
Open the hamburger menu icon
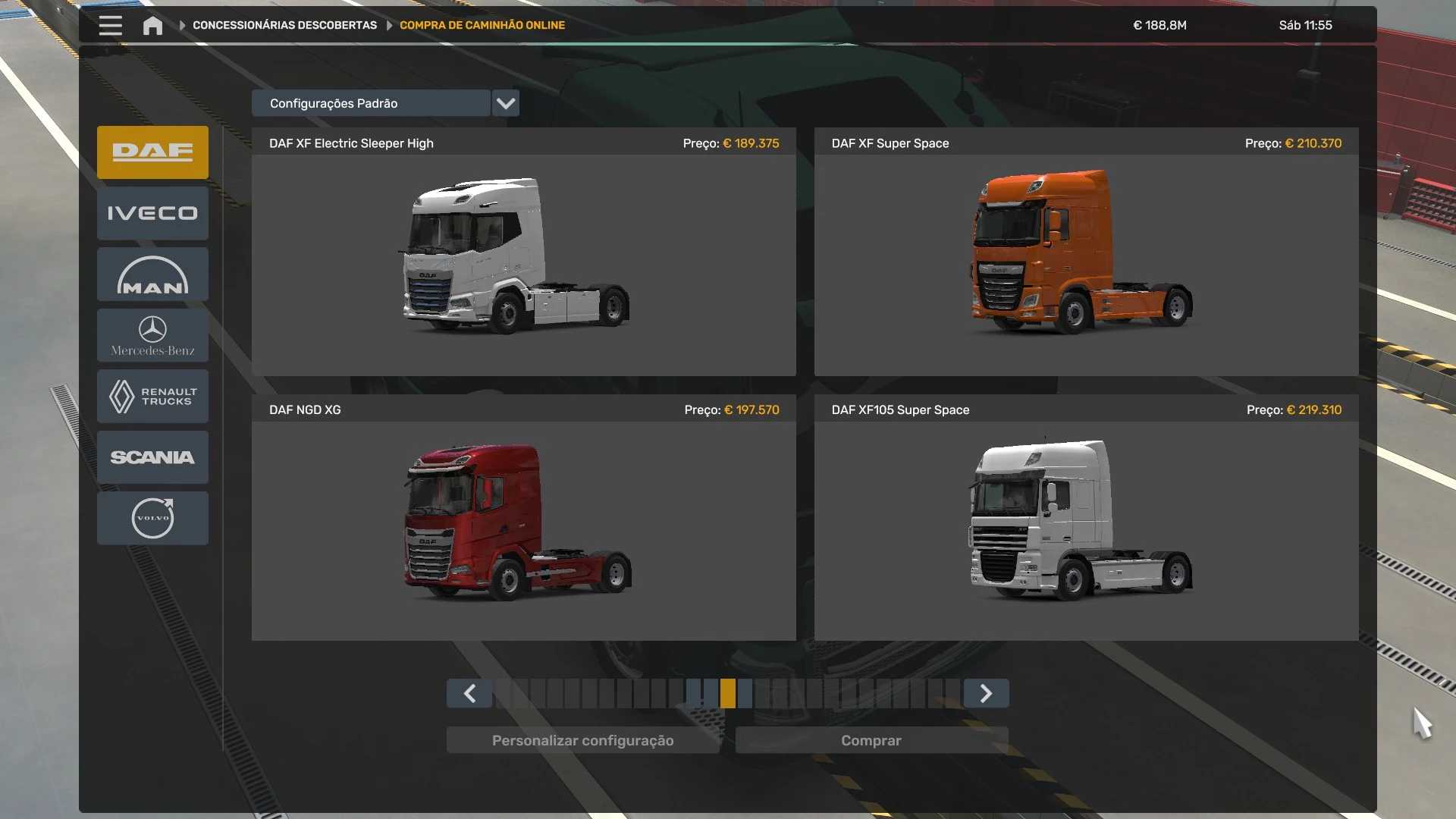[110, 25]
